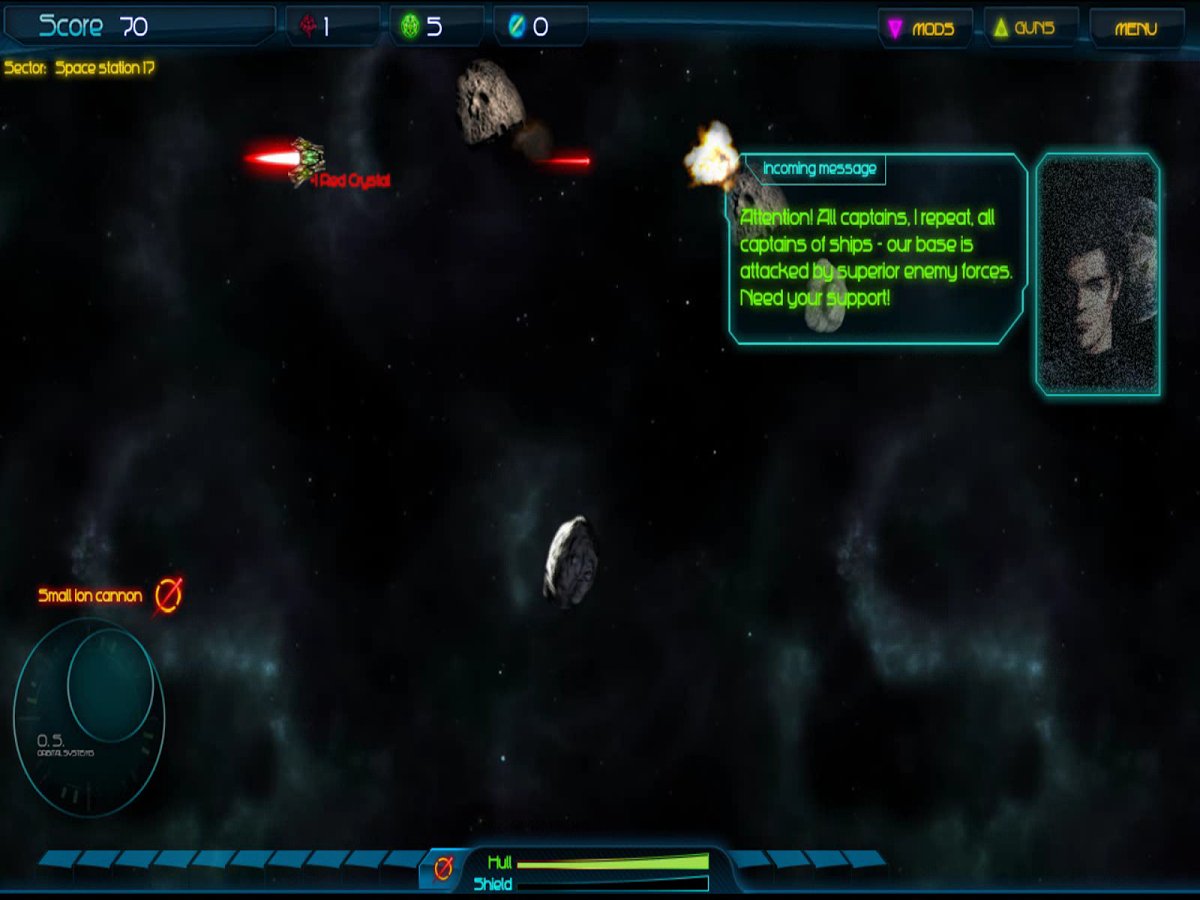Viewport: 1200px width, 900px height.
Task: Open the Guns panel
Action: tap(1029, 29)
